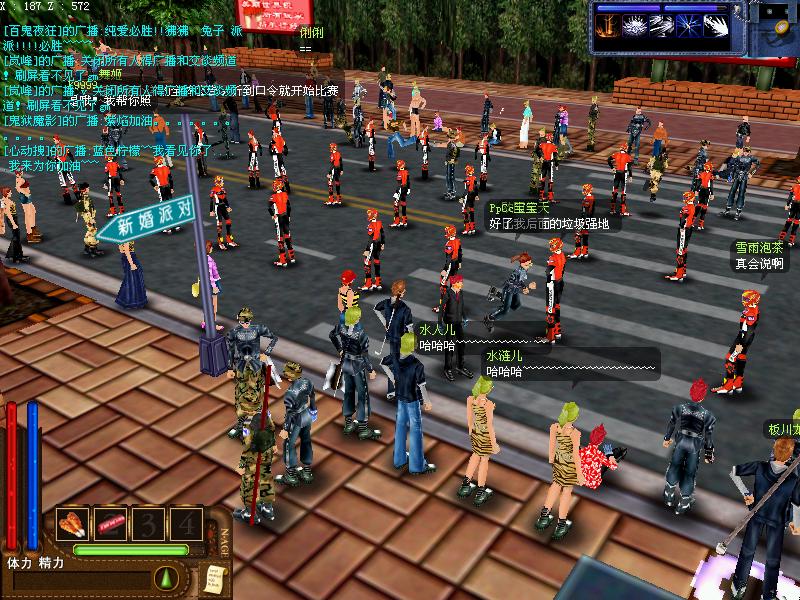The width and height of the screenshot is (800, 600).
Task: Click the green arrow chat send button
Action: [x=165, y=577]
